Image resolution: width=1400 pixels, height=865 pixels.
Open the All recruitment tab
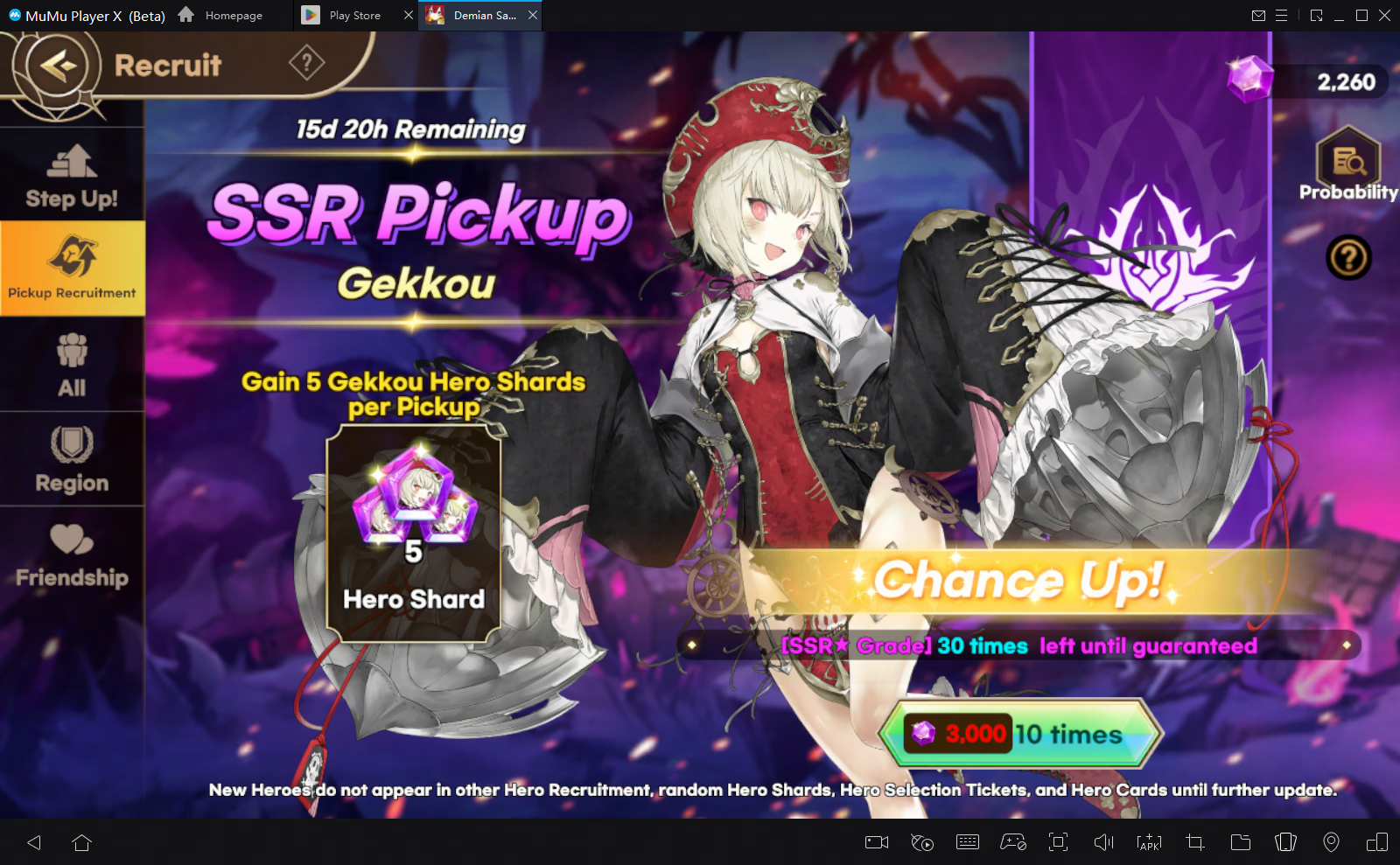(x=72, y=365)
